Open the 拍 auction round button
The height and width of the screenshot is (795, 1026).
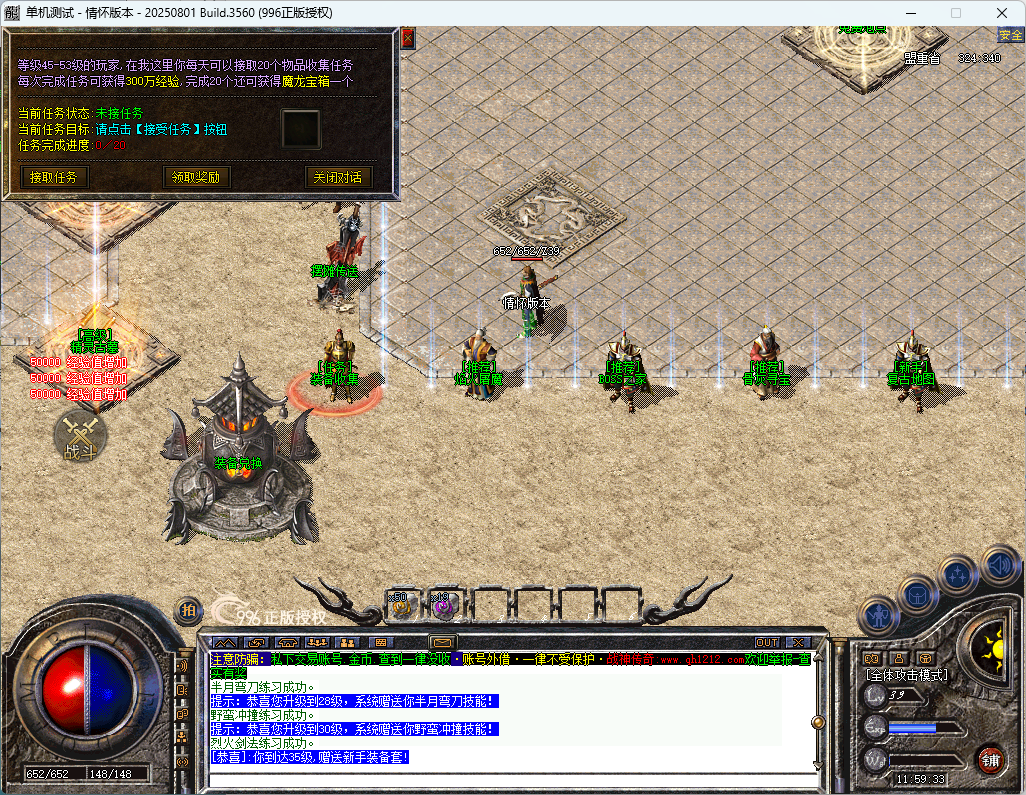coord(187,609)
